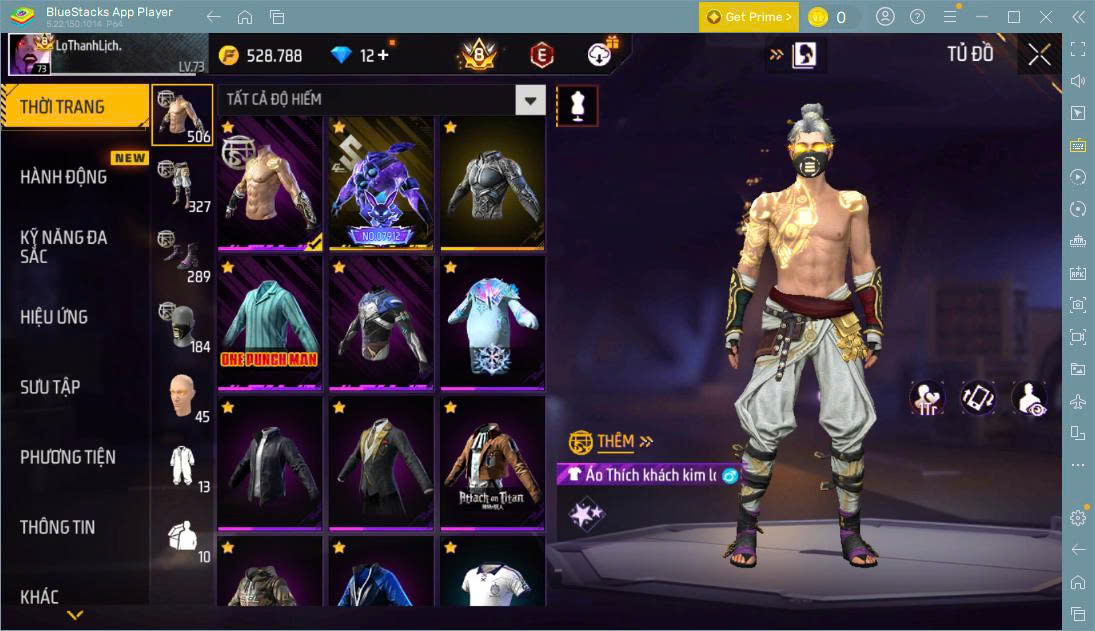Go to the SƯU TẬP tab

point(51,387)
